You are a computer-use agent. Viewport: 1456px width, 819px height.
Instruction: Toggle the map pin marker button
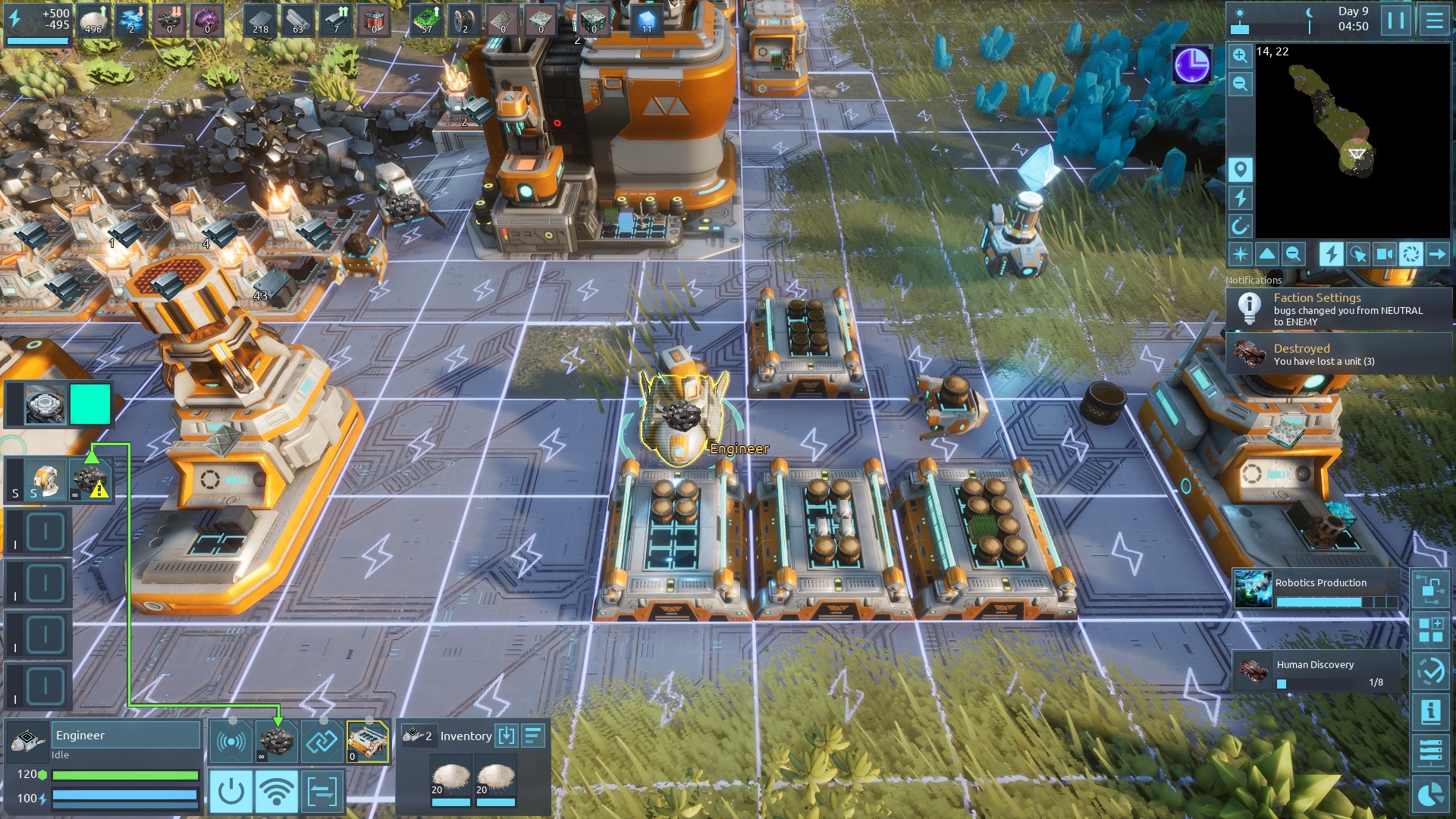pyautogui.click(x=1240, y=169)
